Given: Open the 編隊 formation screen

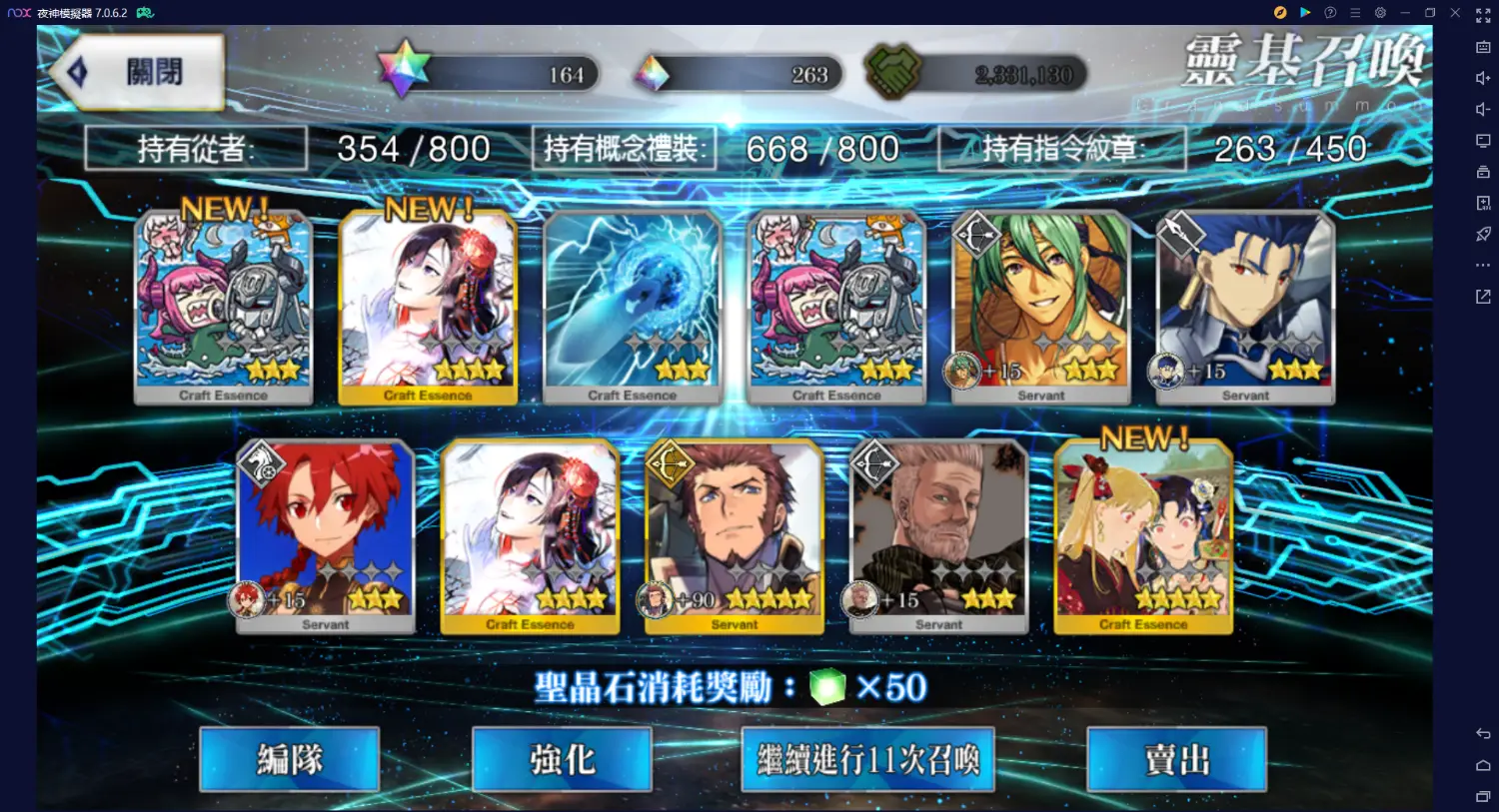Looking at the screenshot, I should (x=289, y=760).
